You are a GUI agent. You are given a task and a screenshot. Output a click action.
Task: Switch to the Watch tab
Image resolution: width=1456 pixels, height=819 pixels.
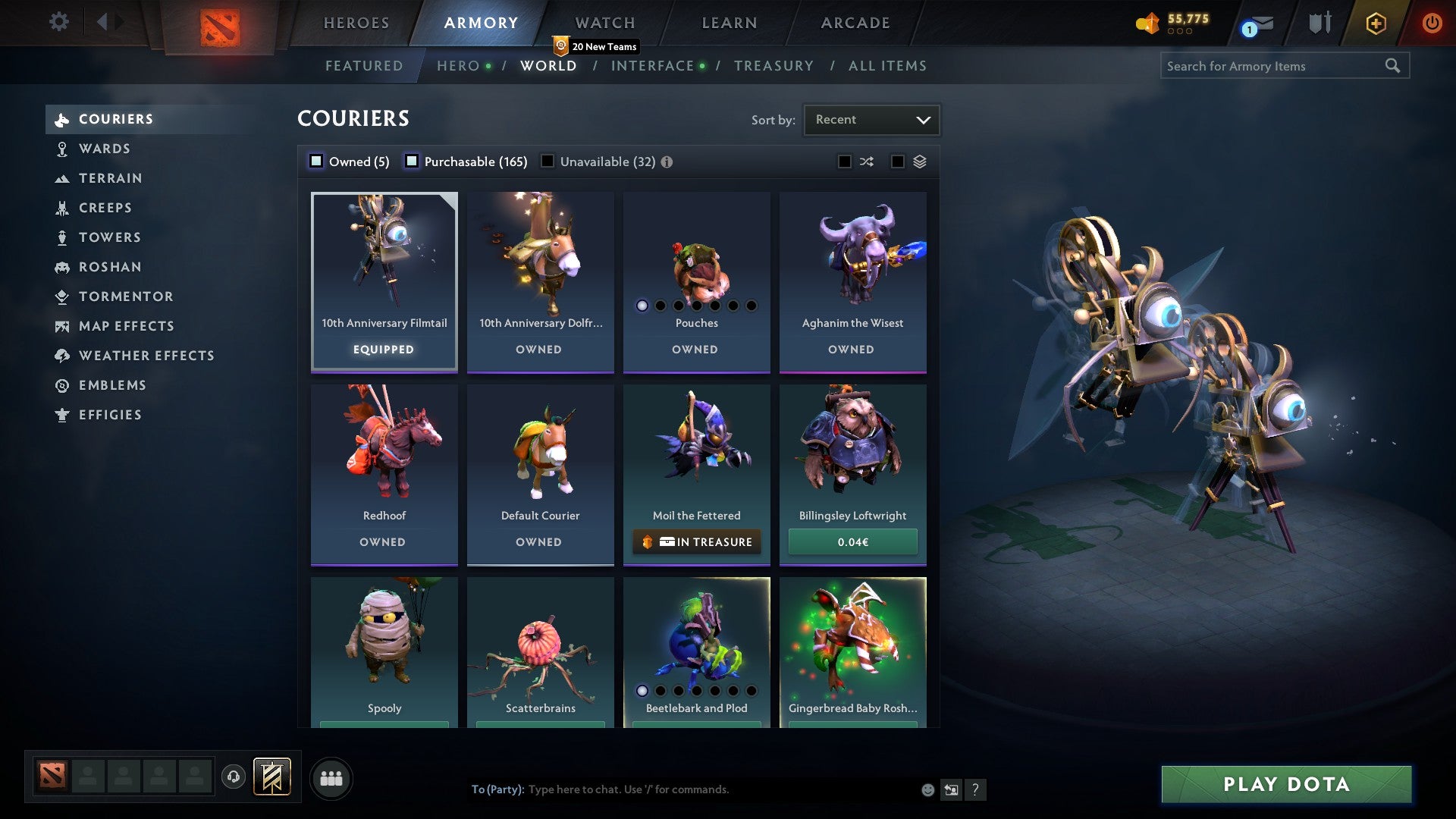click(x=604, y=23)
